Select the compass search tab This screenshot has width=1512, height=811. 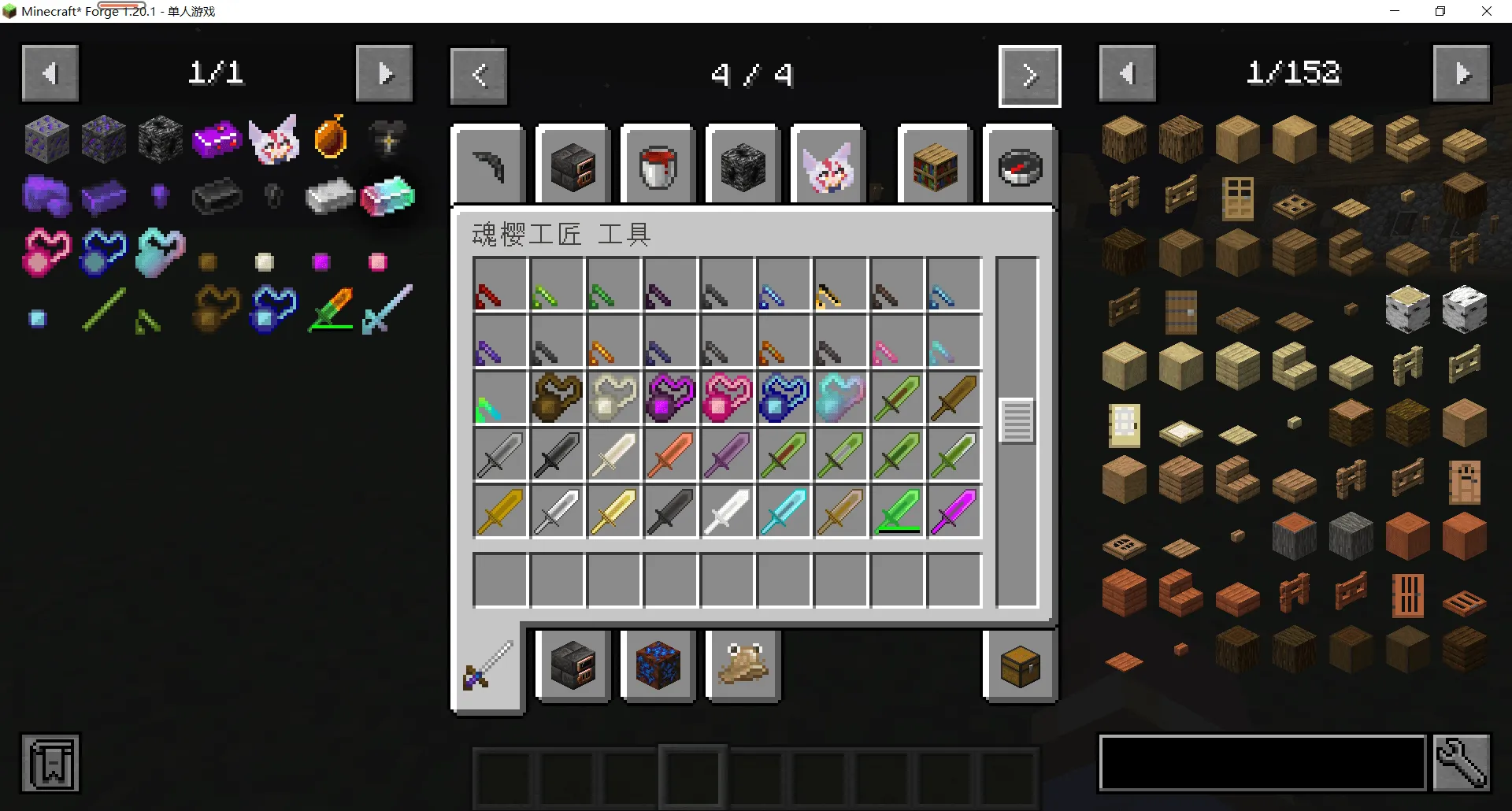1019,165
